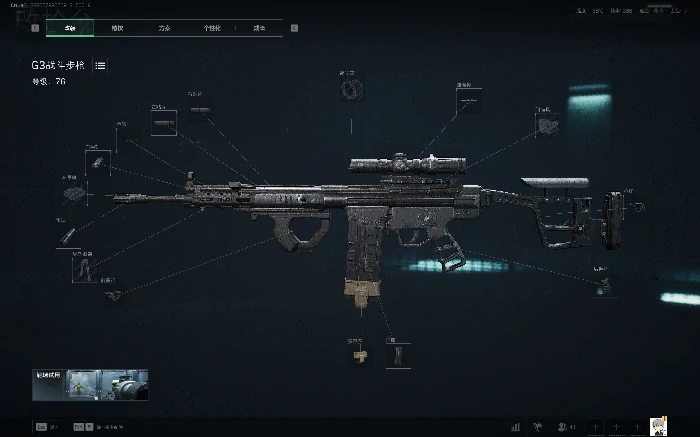Viewport: 700px width, 437px height.
Task: Open the weapon preview thumbnail panel
Action: click(90, 384)
